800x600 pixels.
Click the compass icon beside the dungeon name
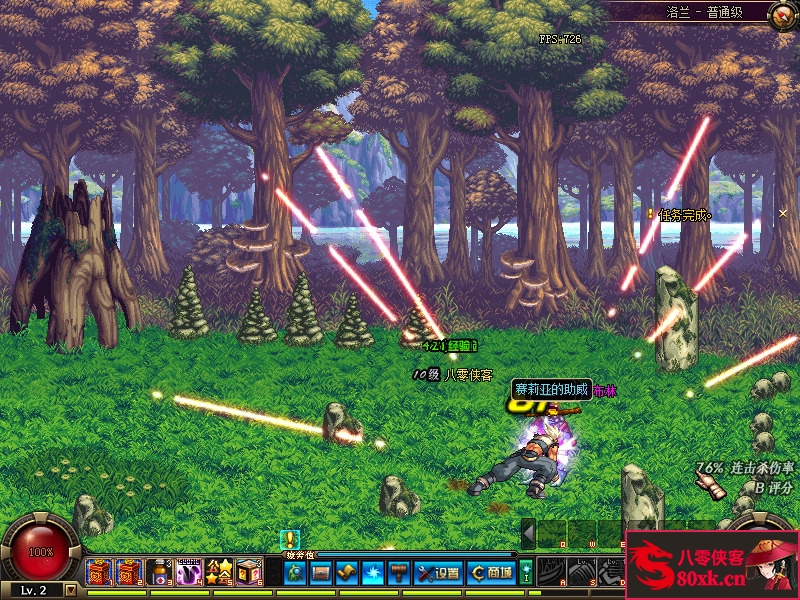[782, 14]
